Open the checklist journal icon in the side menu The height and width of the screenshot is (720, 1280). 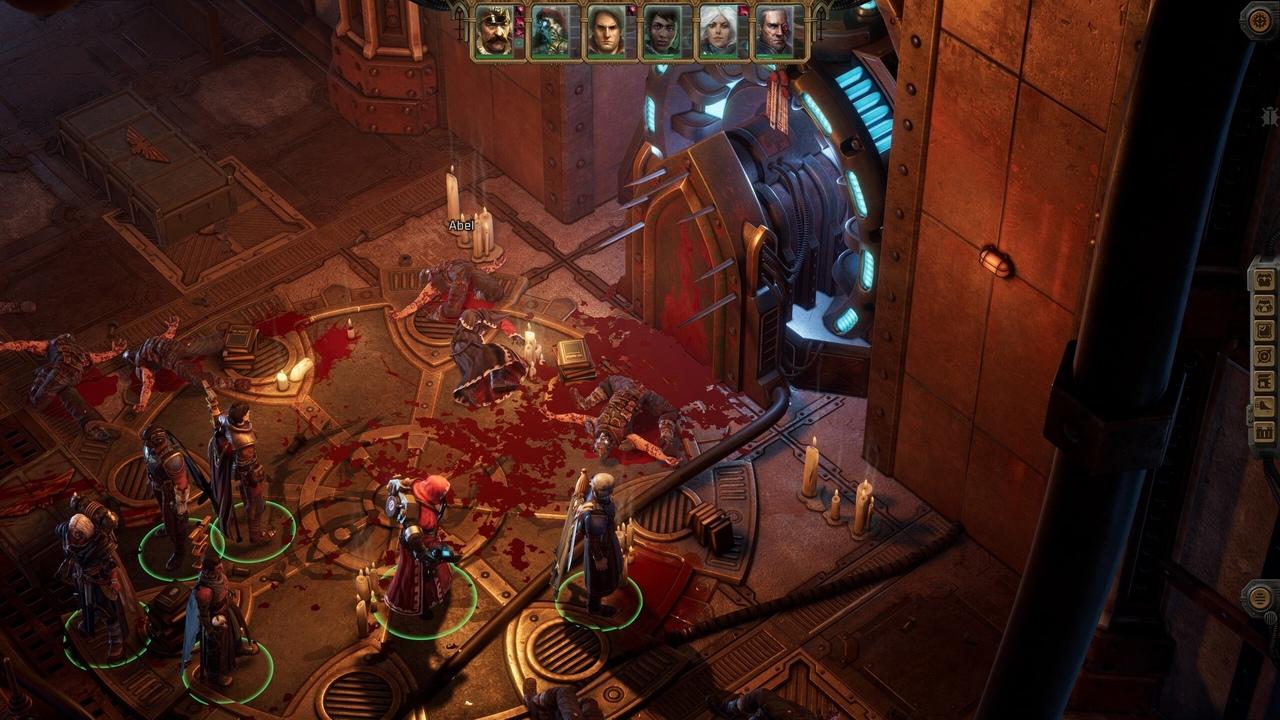pos(1264,329)
